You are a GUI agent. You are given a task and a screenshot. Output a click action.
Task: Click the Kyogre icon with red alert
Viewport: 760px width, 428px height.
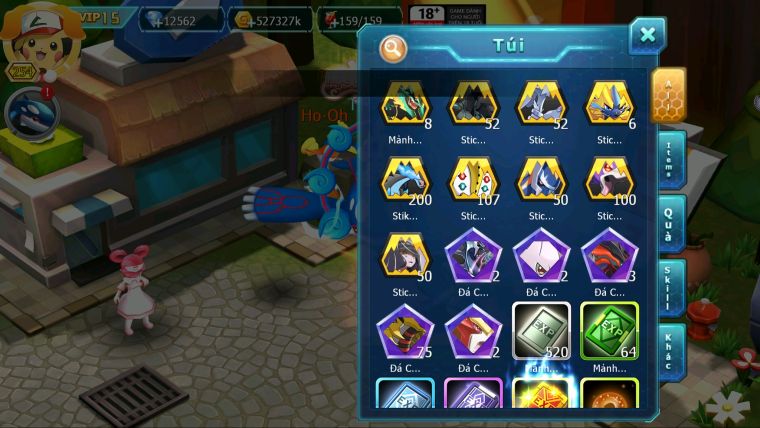[x=27, y=111]
